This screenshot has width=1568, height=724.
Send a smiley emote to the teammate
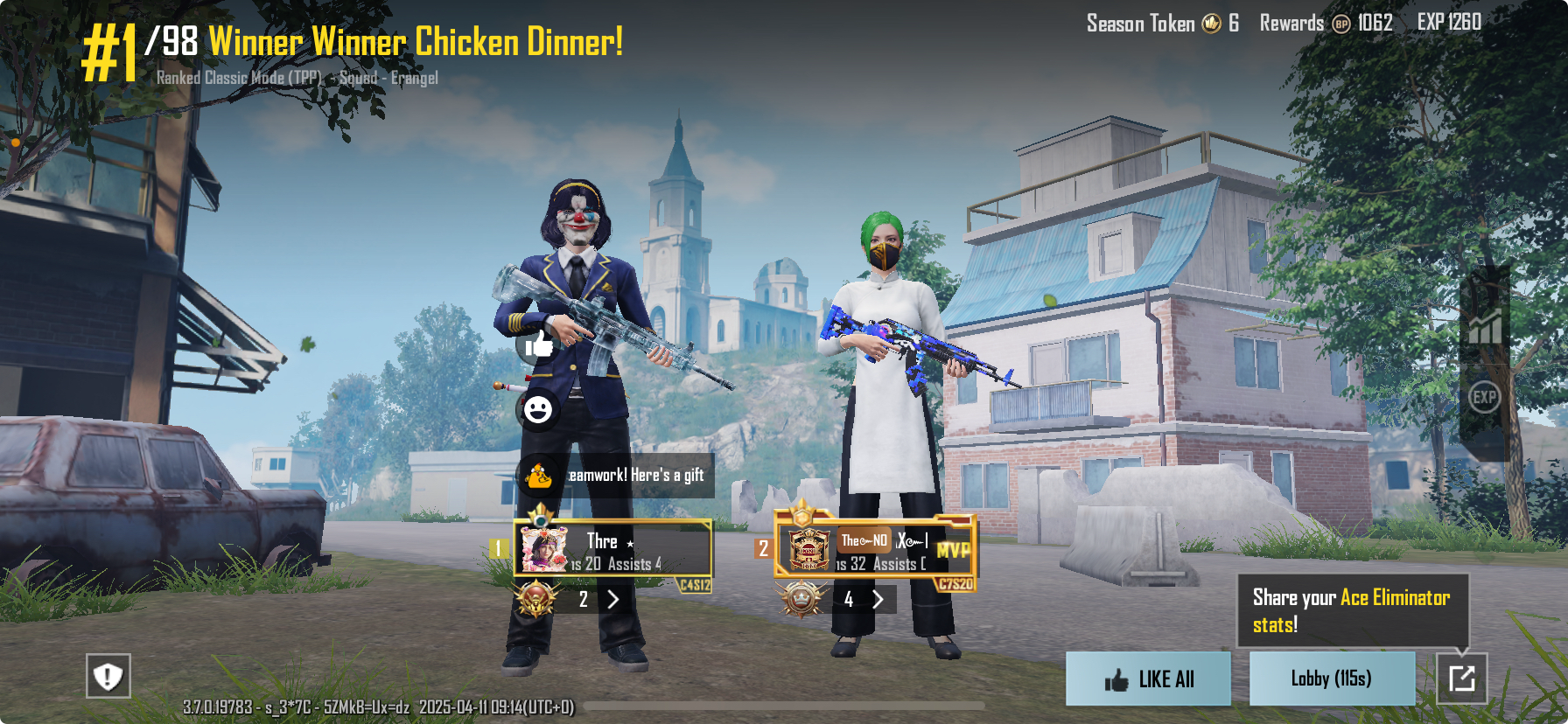click(x=537, y=408)
